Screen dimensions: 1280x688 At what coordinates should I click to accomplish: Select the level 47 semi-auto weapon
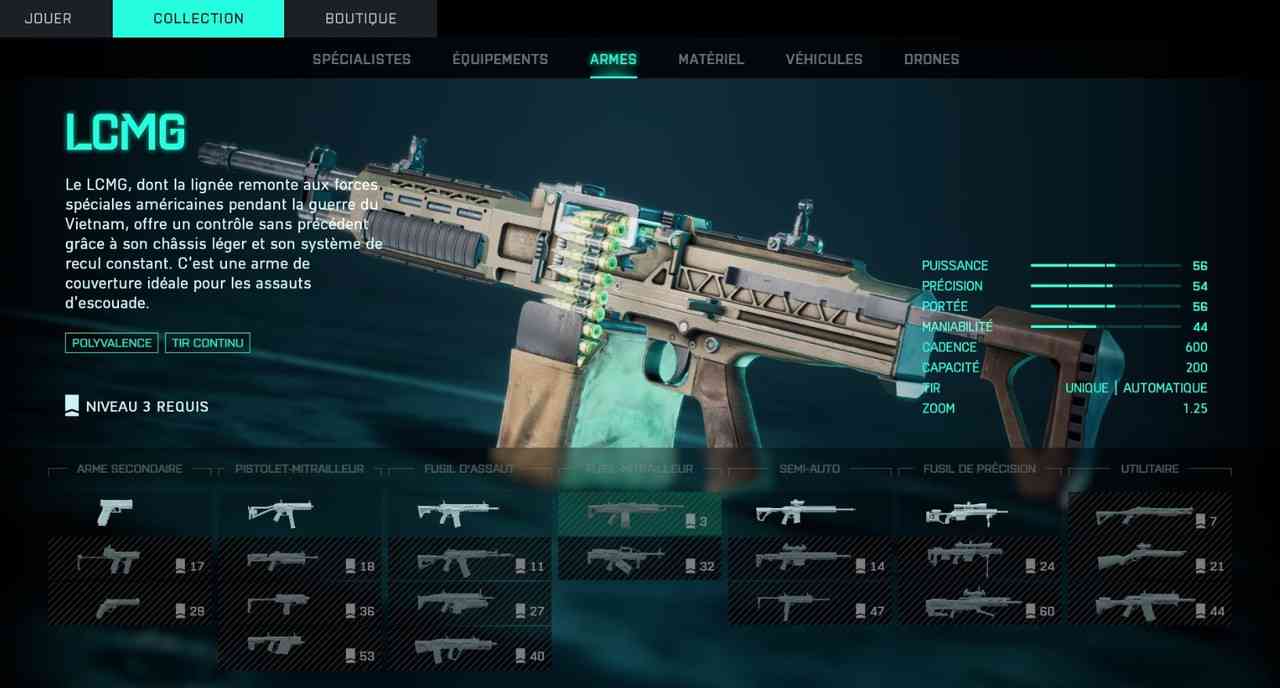809,605
